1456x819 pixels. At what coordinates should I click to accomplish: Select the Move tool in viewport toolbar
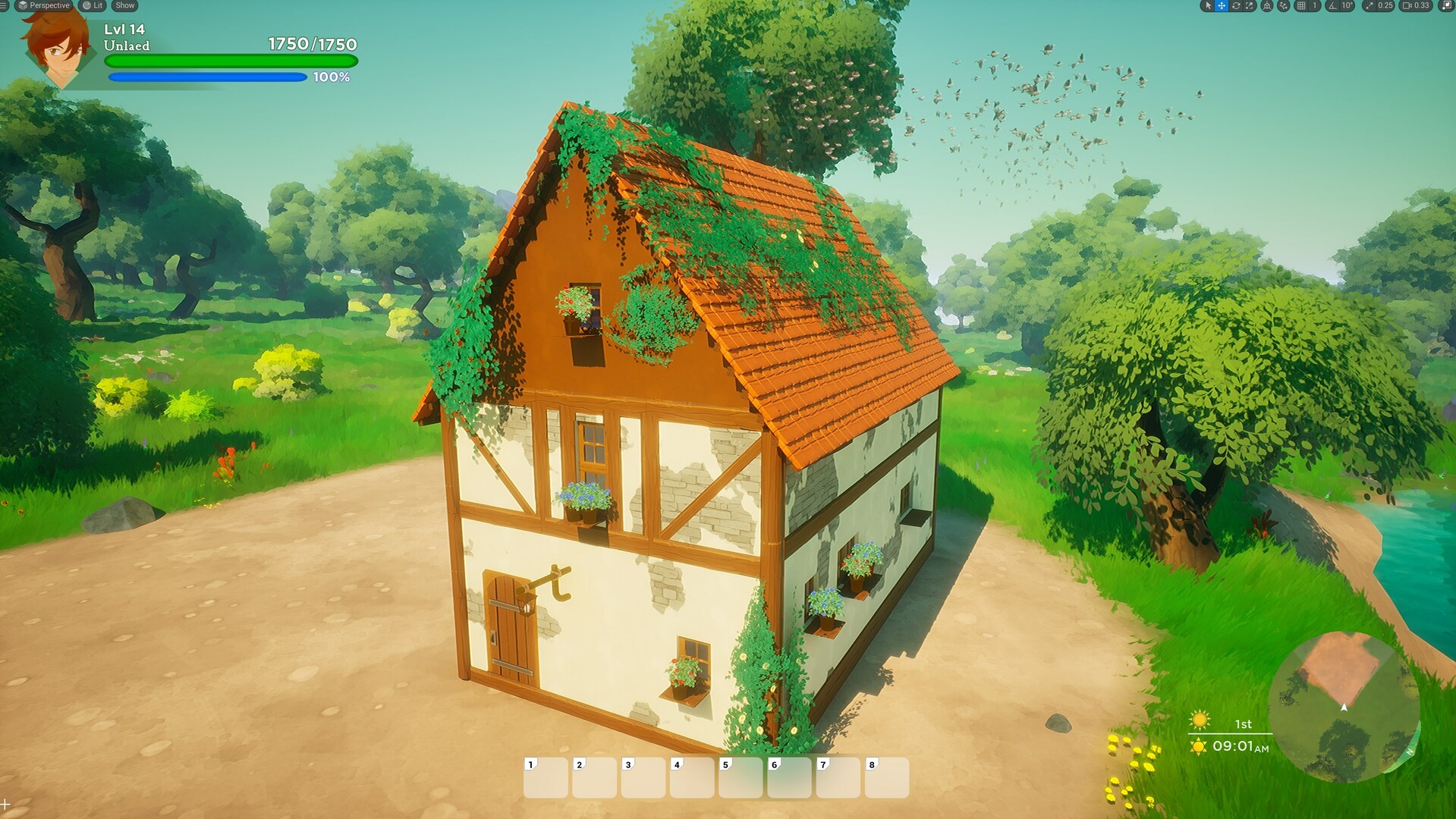(x=1222, y=6)
